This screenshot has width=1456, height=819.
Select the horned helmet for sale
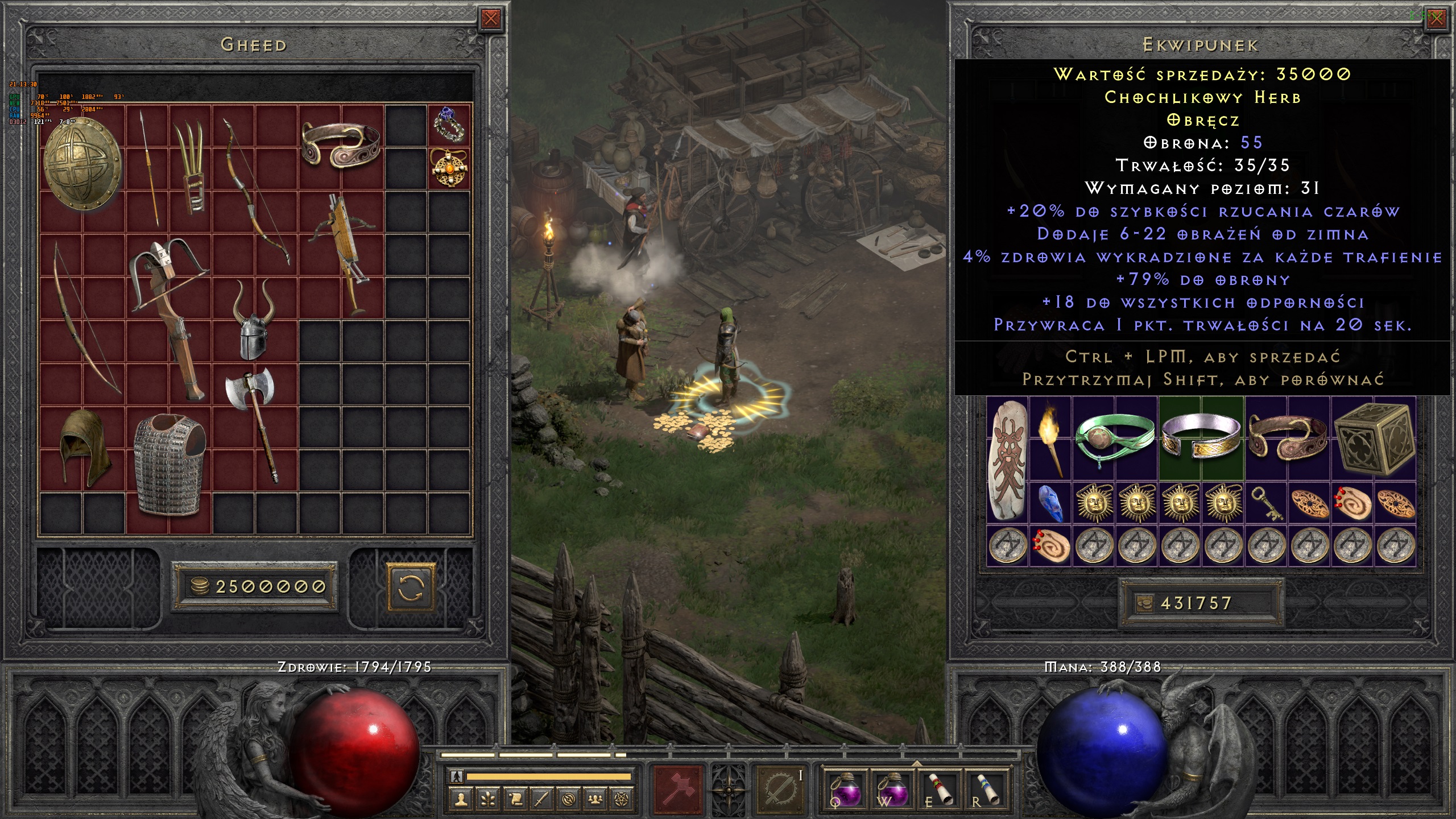click(x=254, y=320)
